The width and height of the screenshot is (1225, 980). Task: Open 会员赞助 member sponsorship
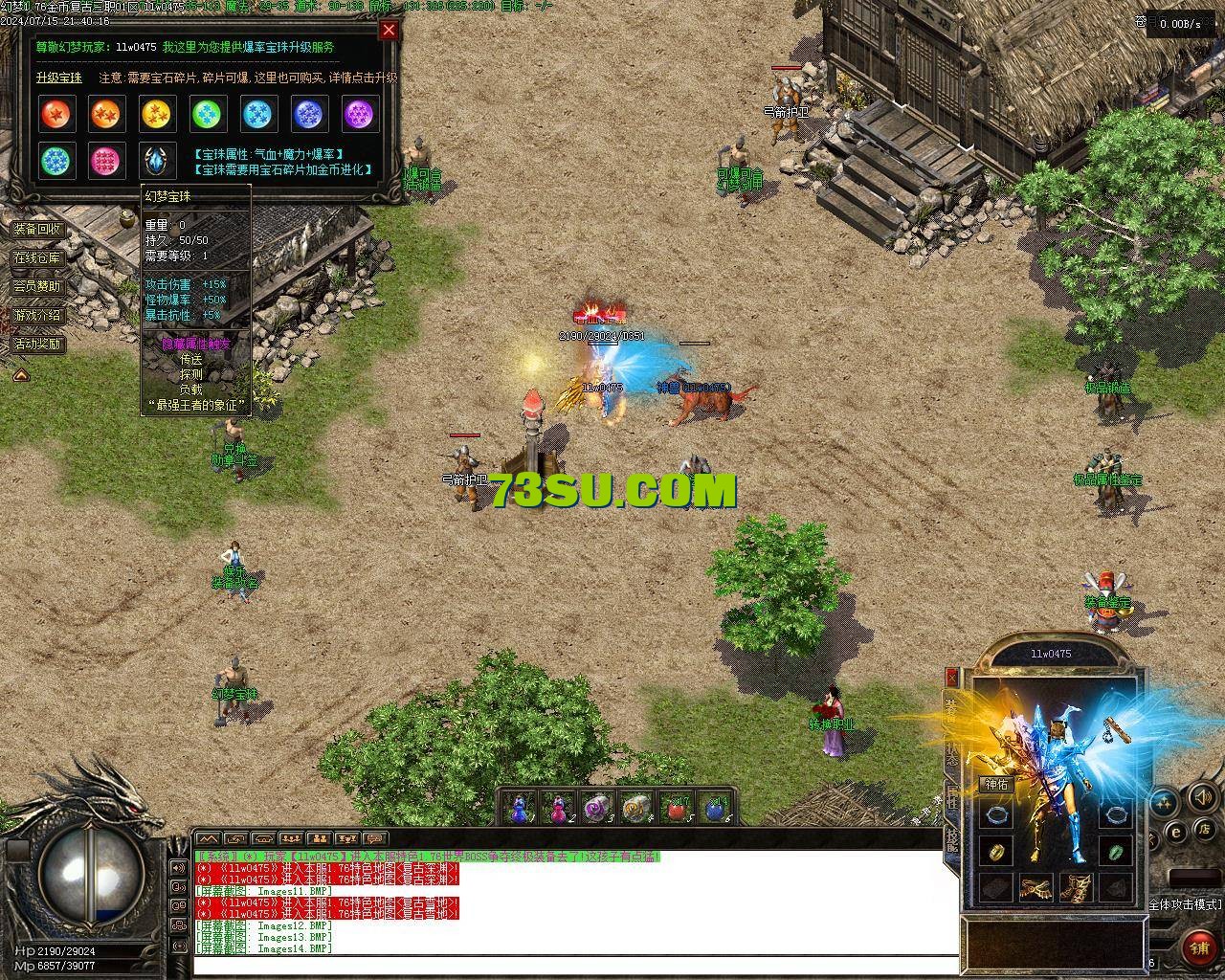point(37,286)
